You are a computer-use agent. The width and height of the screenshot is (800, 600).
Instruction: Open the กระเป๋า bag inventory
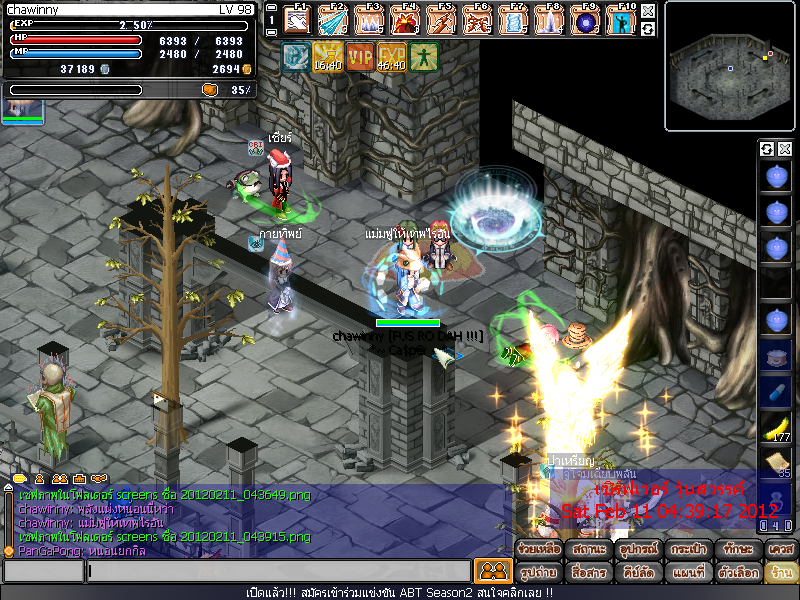[687, 550]
